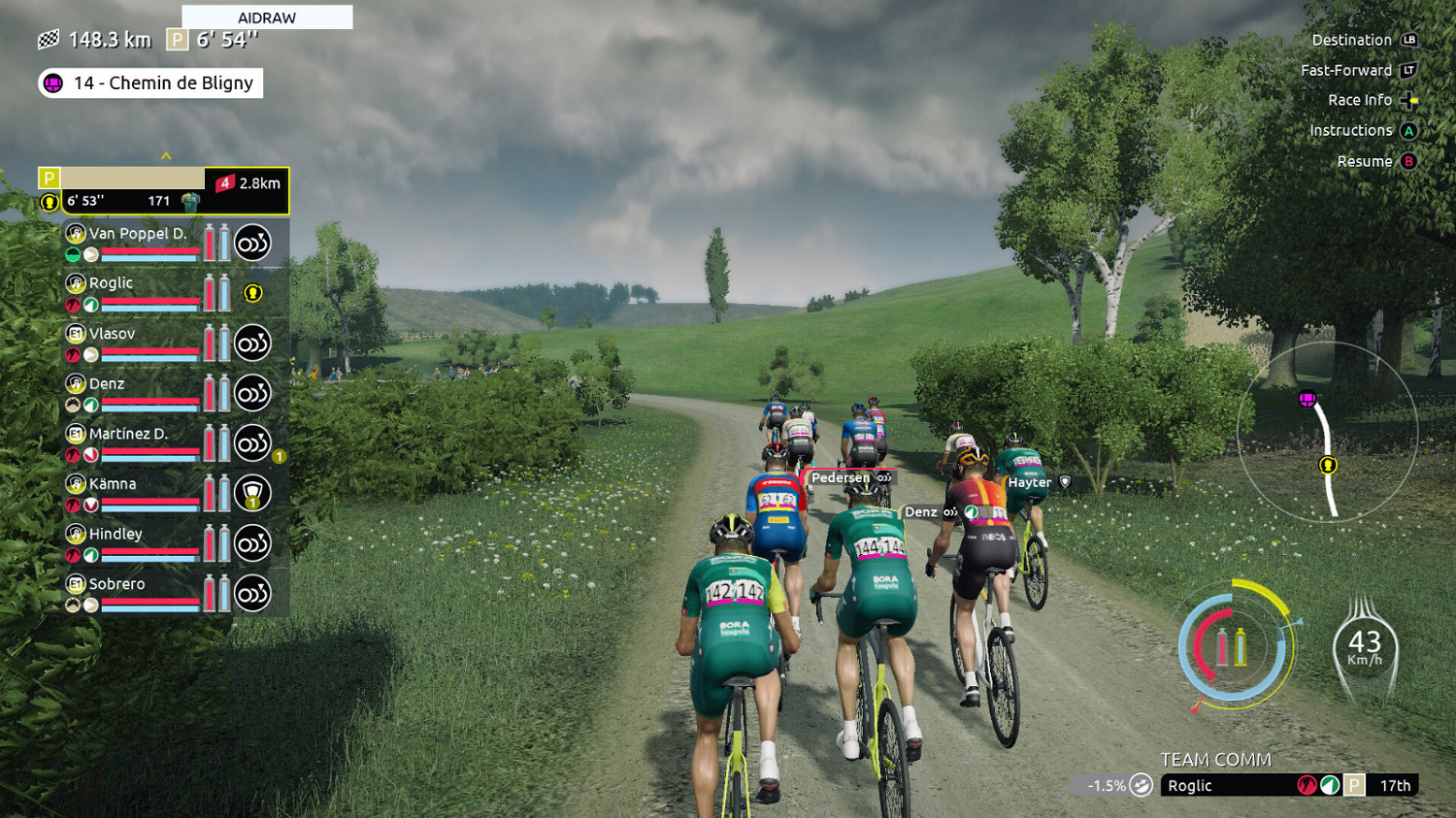
Task: Select Van Poppel's free effort behavior icon
Action: [x=251, y=242]
